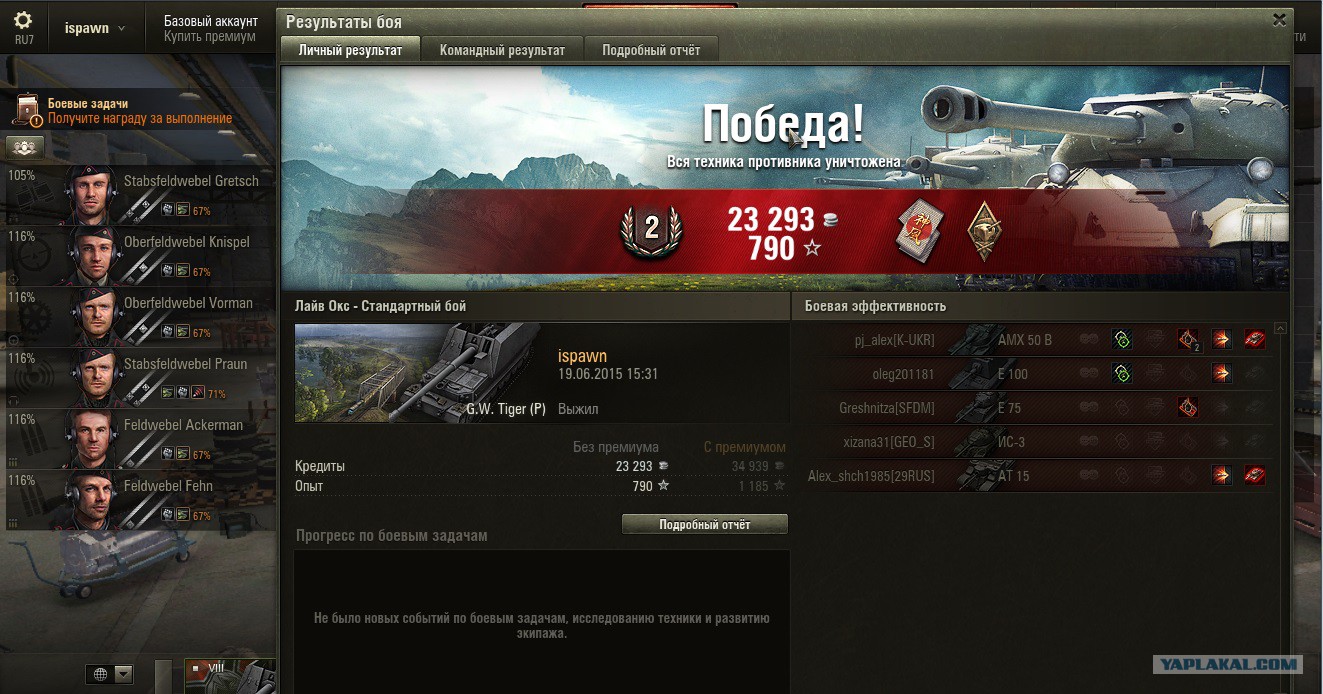Open the ispawn account dropdown
Image resolution: width=1323 pixels, height=694 pixels.
(x=95, y=28)
